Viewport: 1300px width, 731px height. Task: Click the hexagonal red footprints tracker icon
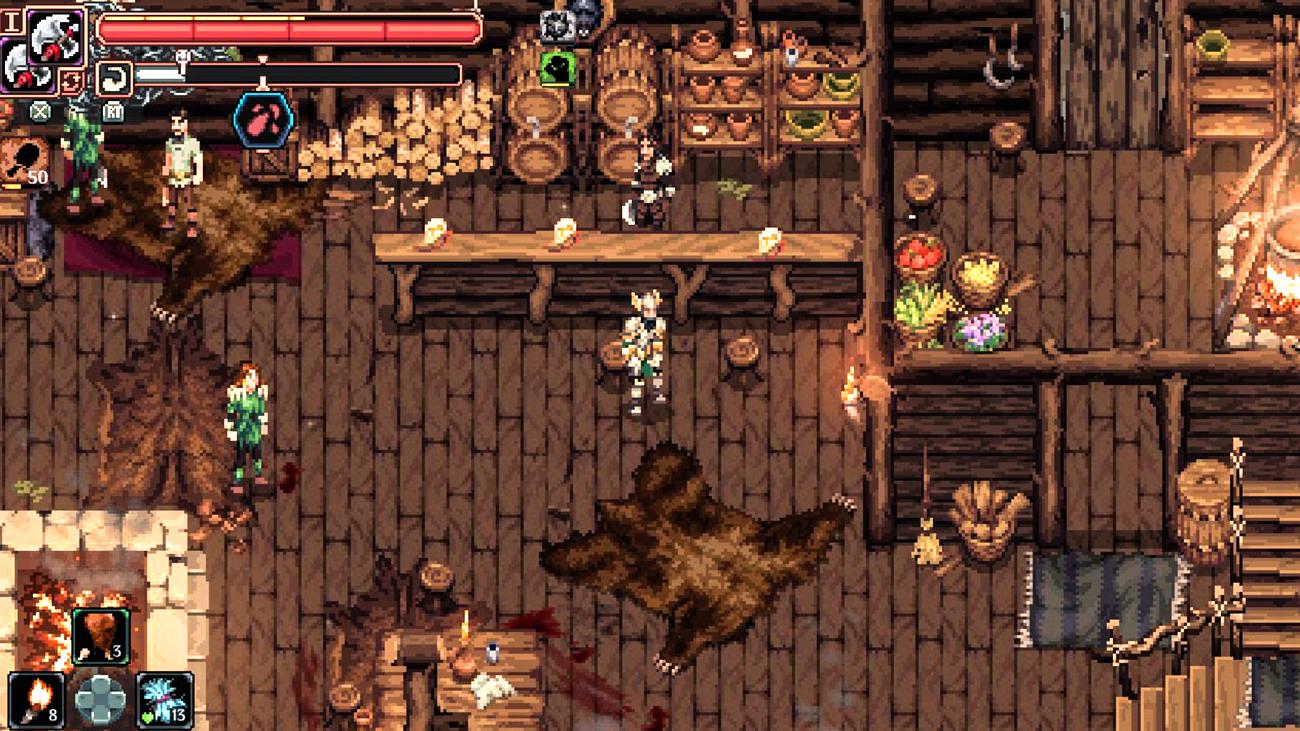(263, 118)
